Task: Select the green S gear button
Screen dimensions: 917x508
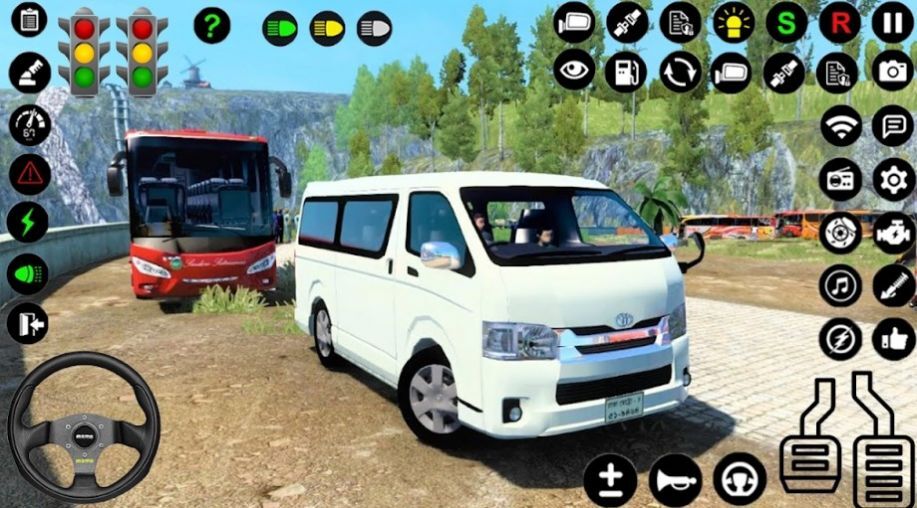Action: click(x=786, y=22)
